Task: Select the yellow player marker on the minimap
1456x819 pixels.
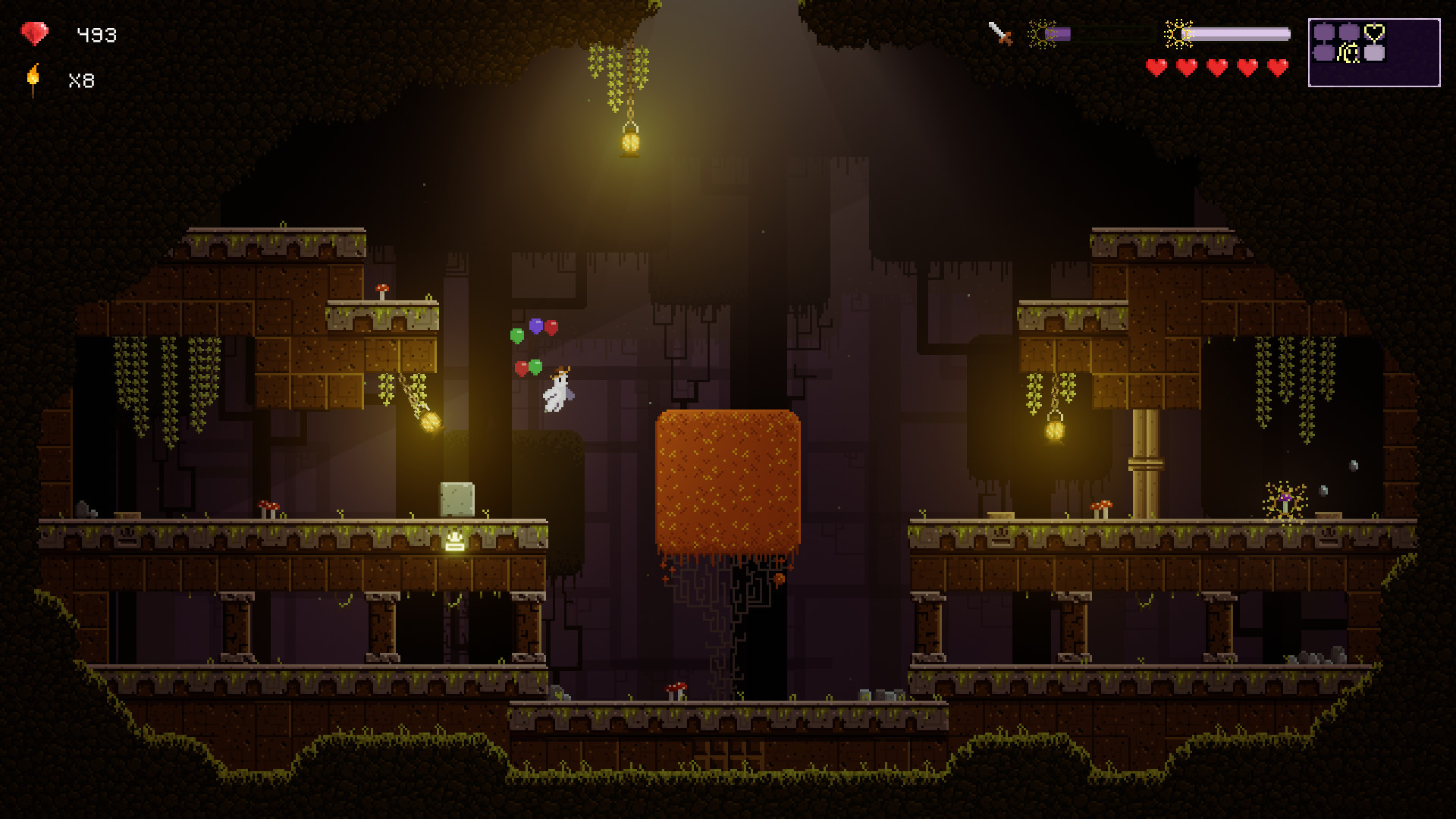Action: (x=1349, y=53)
